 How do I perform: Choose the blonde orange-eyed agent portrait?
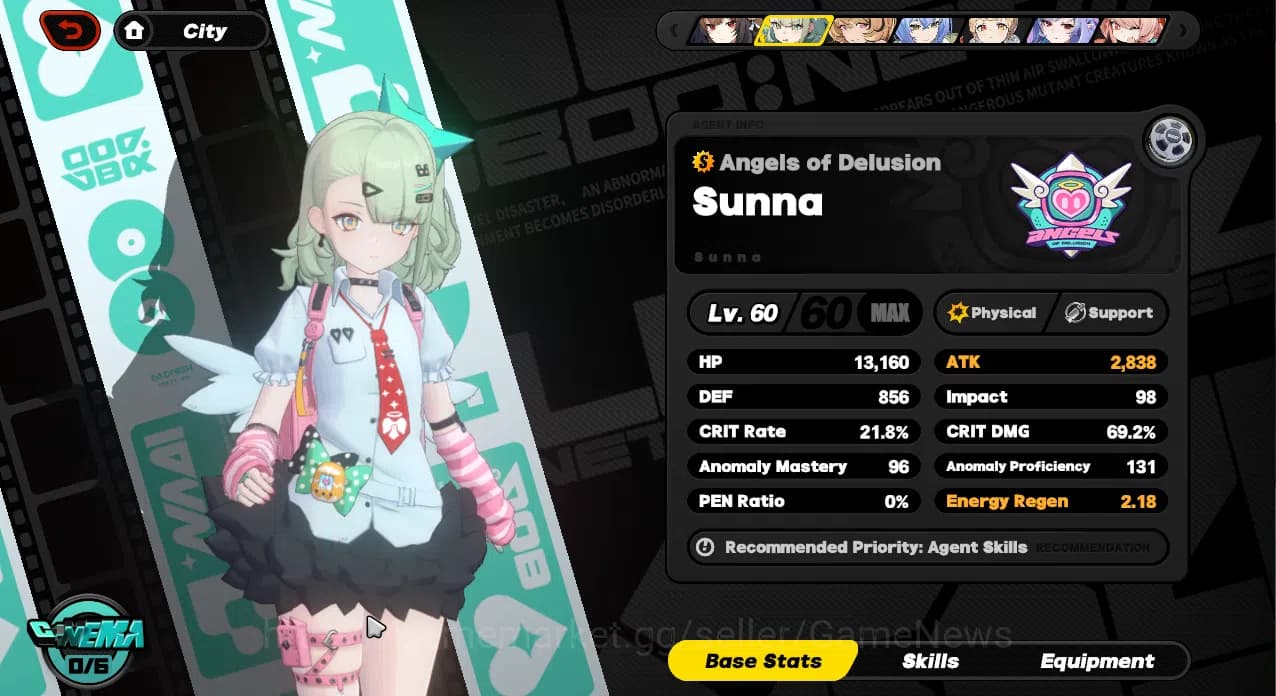point(995,31)
